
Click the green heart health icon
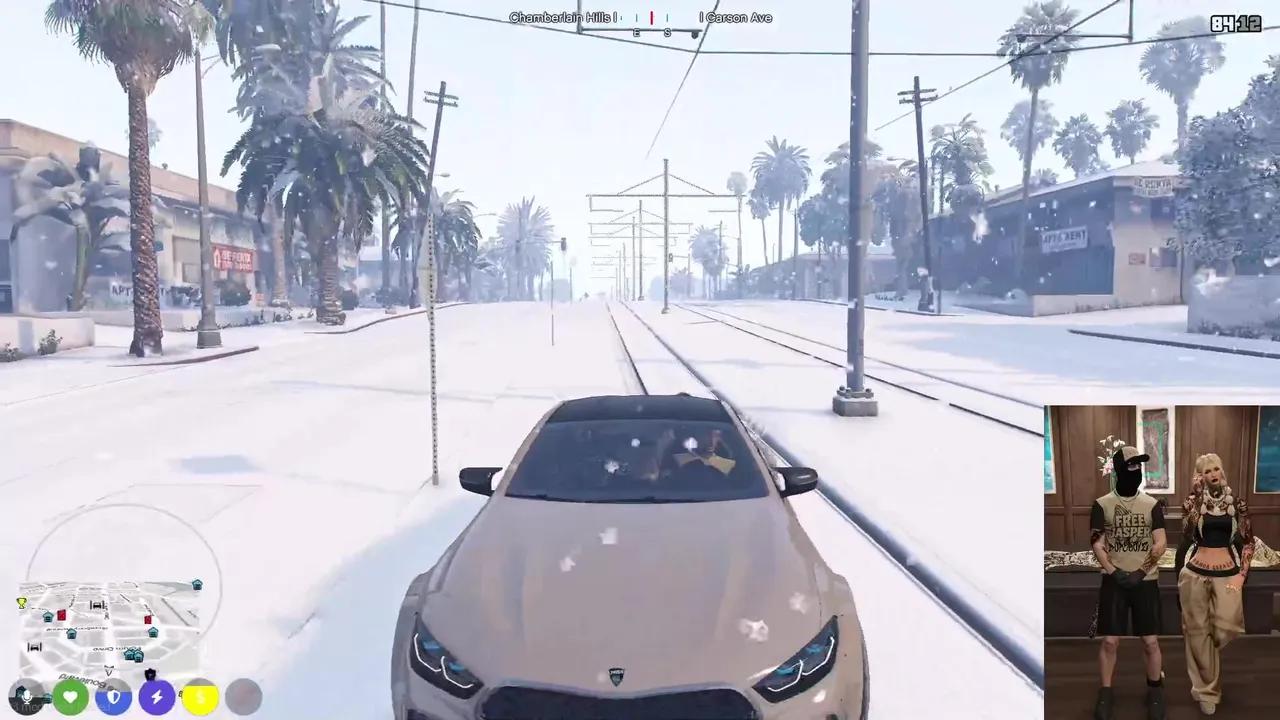(x=70, y=696)
